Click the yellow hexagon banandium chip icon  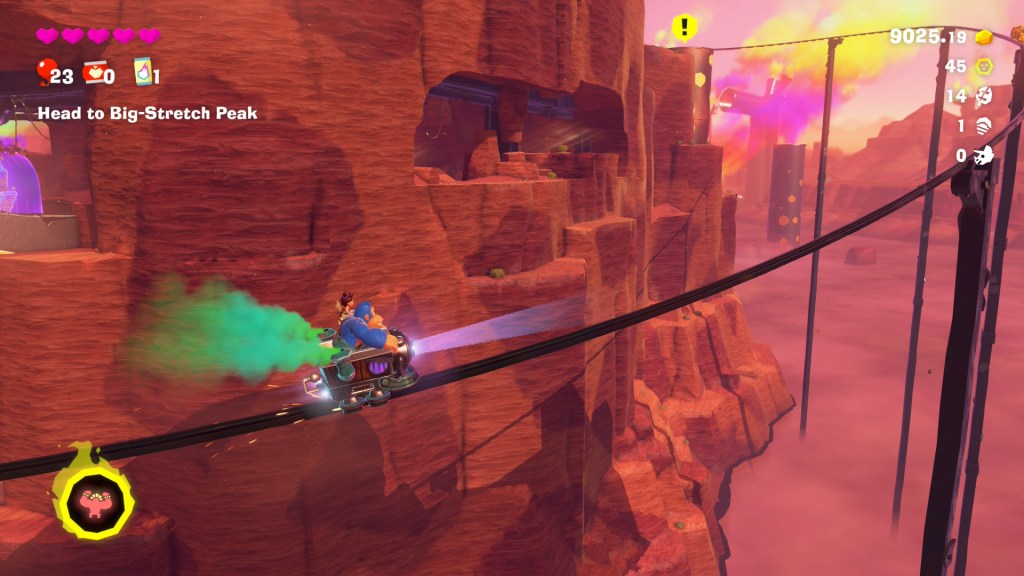pyautogui.click(x=984, y=67)
